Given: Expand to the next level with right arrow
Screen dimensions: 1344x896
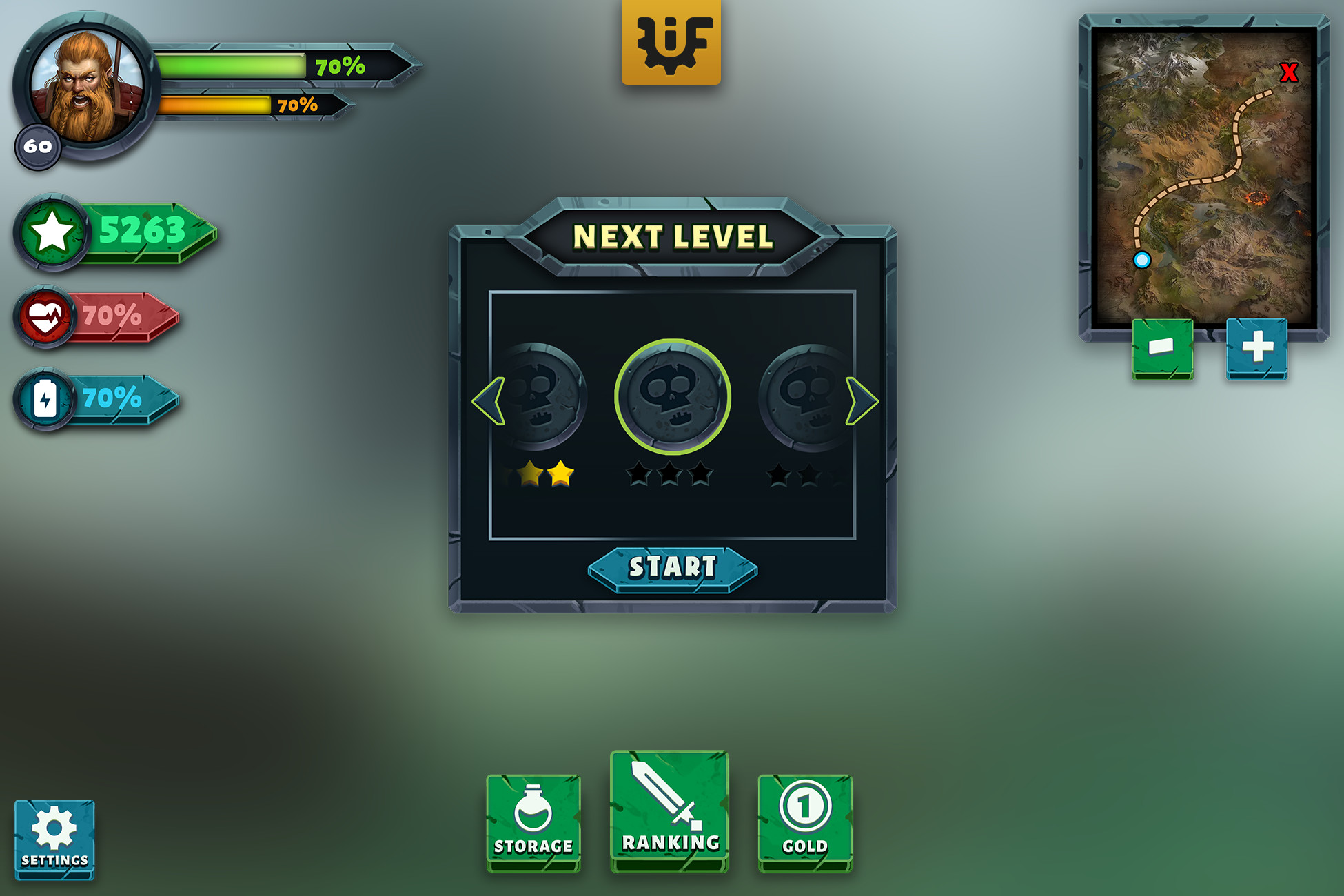Looking at the screenshot, I should click(861, 400).
